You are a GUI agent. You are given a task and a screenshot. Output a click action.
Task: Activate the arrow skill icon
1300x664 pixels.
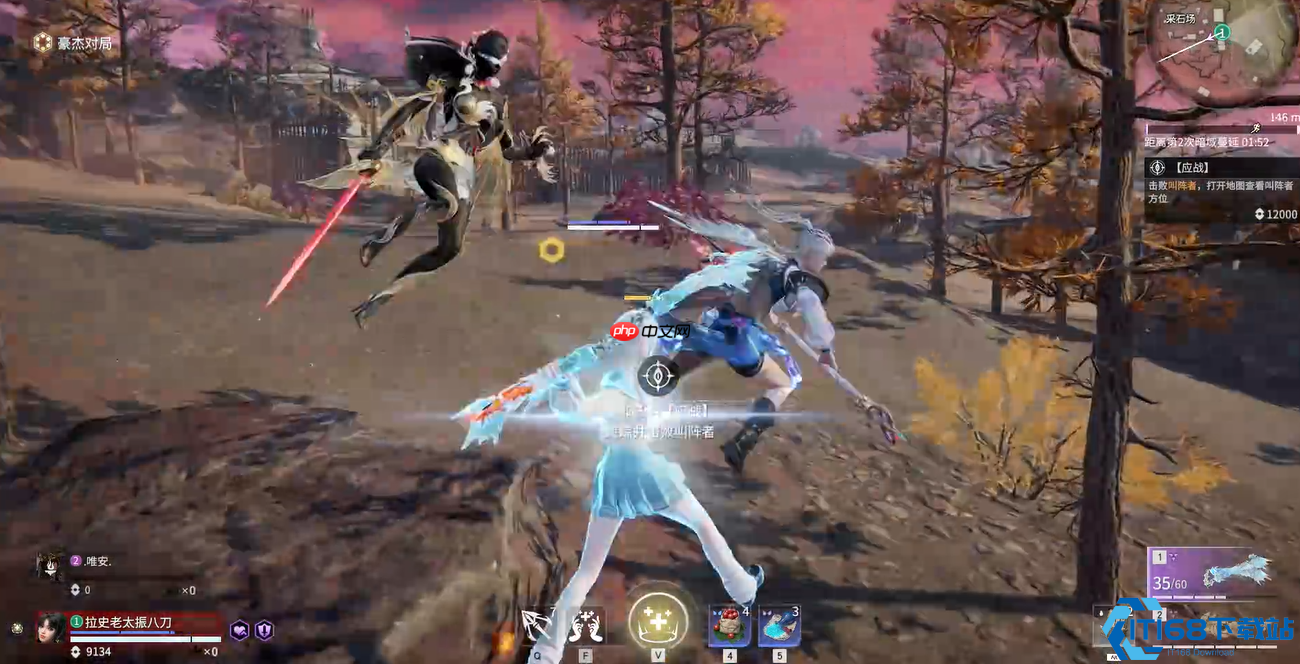(x=537, y=627)
